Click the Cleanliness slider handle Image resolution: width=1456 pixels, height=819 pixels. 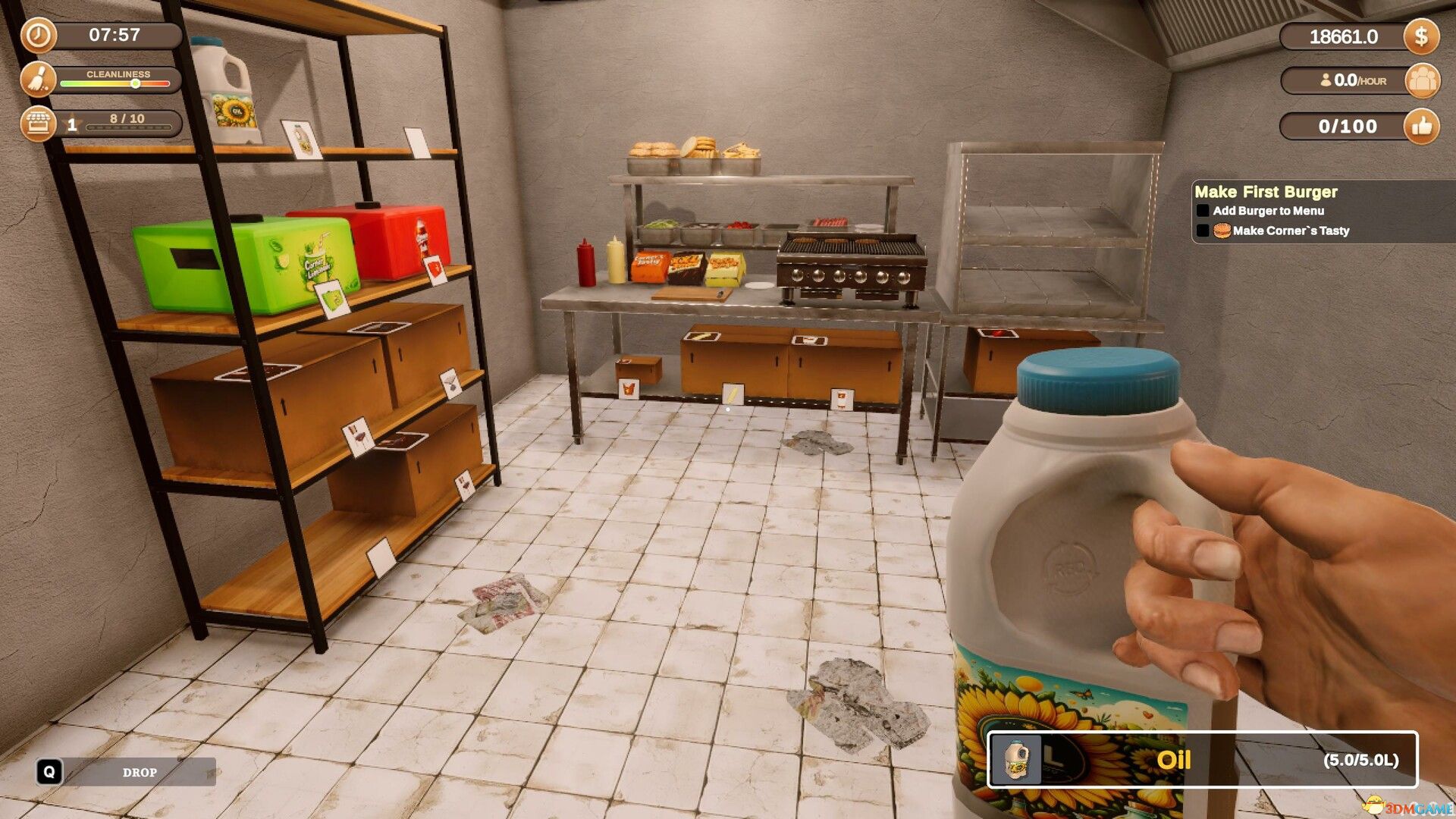[x=136, y=84]
